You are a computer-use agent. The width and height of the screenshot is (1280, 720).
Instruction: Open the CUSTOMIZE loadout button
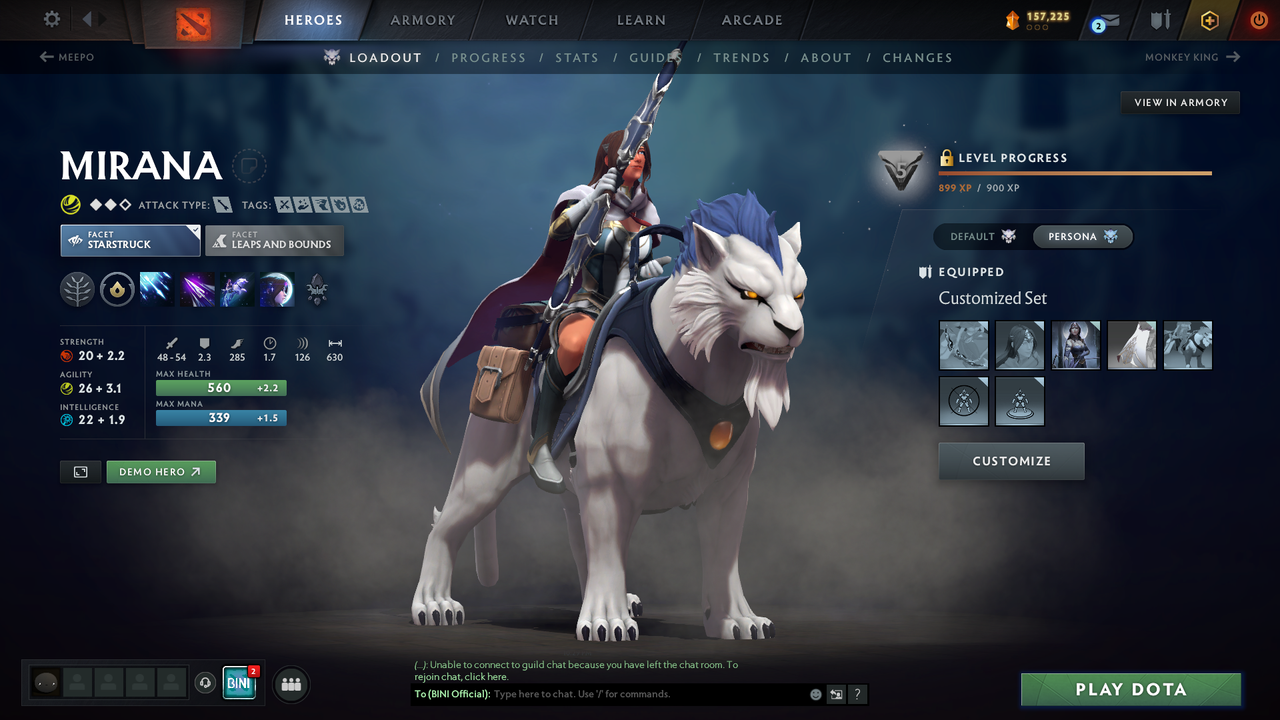click(x=1011, y=461)
